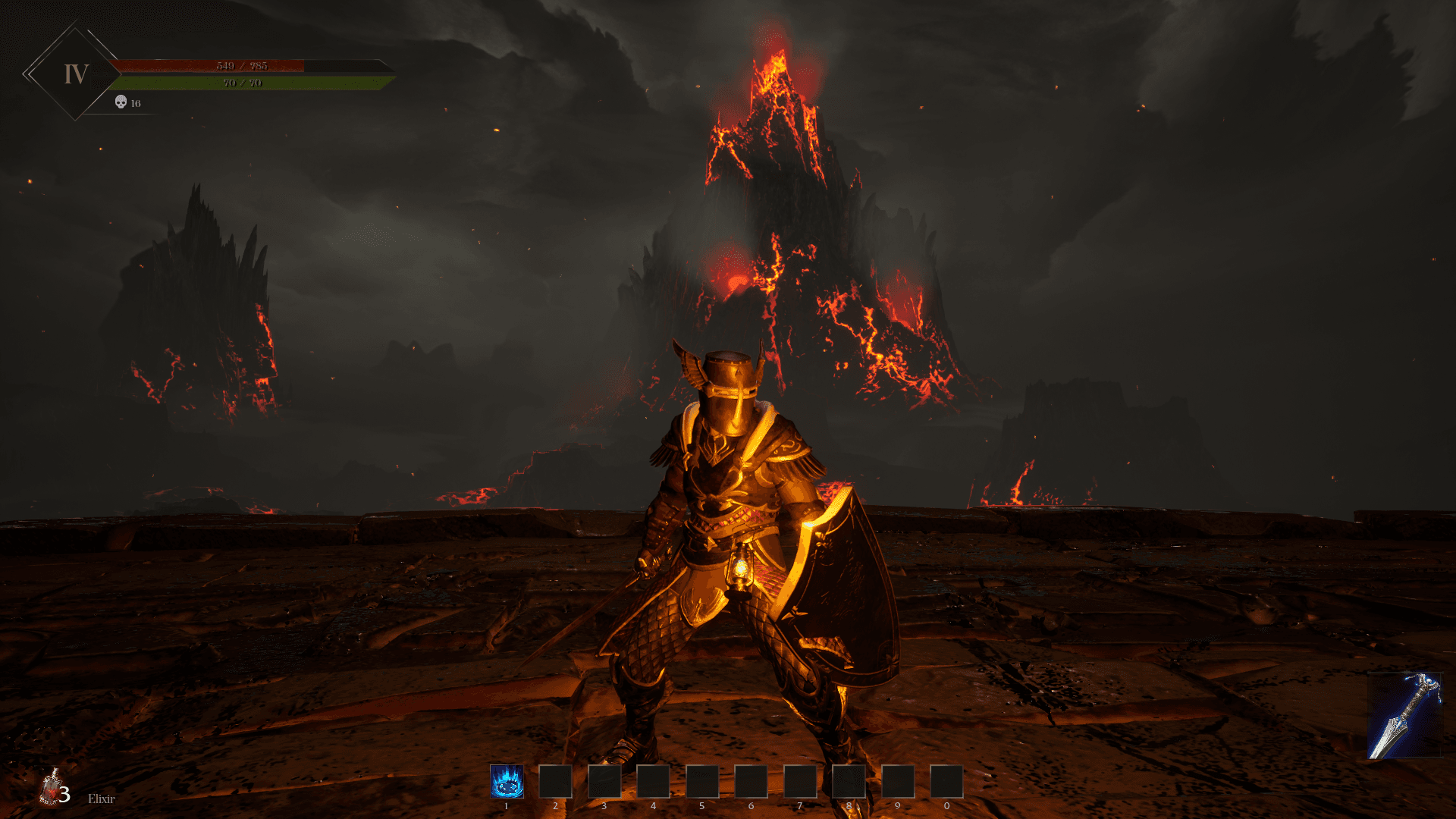Image resolution: width=1456 pixels, height=819 pixels.
Task: Click the skull counter icon showing 16
Action: (120, 102)
